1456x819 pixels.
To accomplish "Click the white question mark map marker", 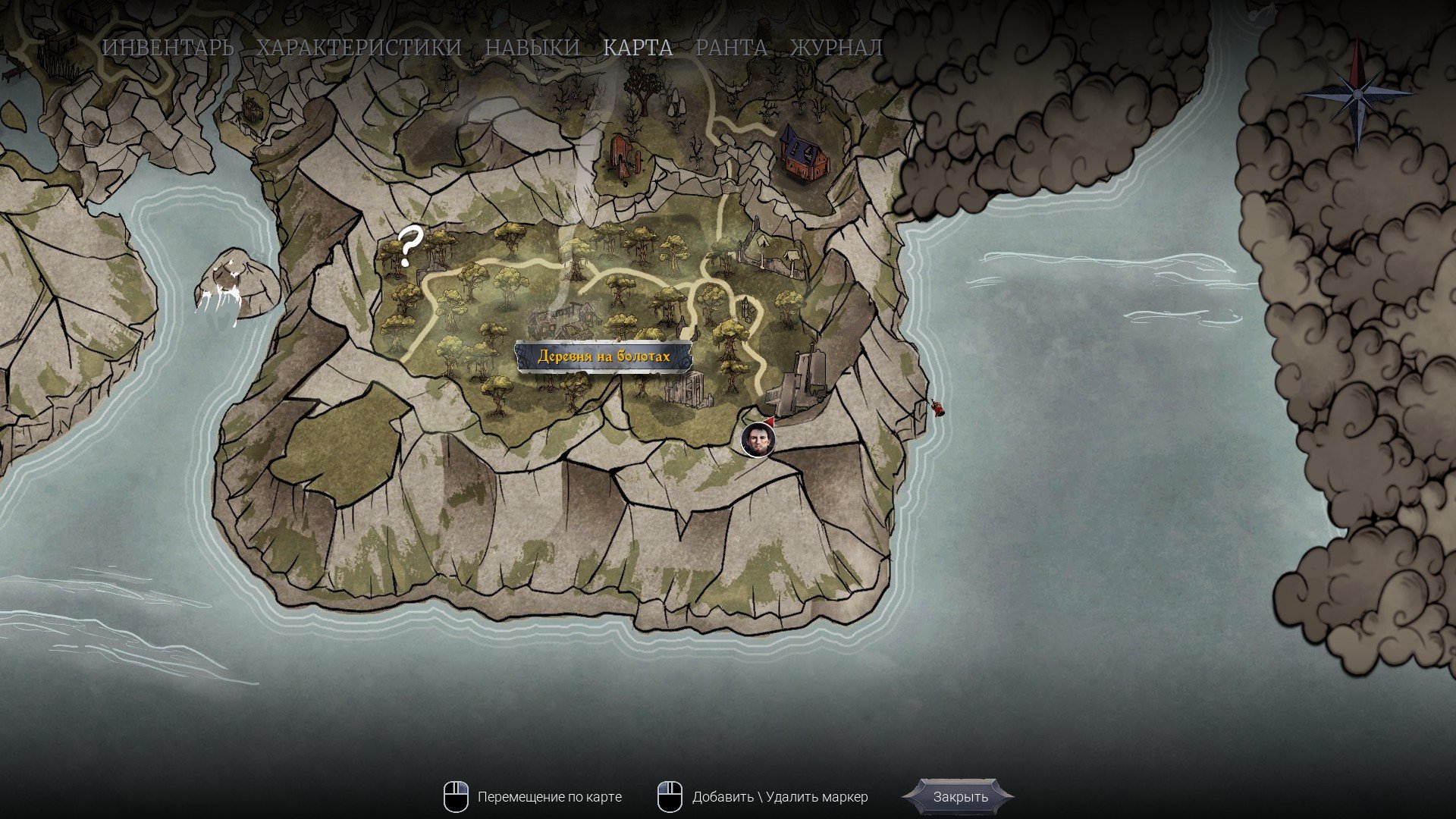I will click(x=409, y=246).
